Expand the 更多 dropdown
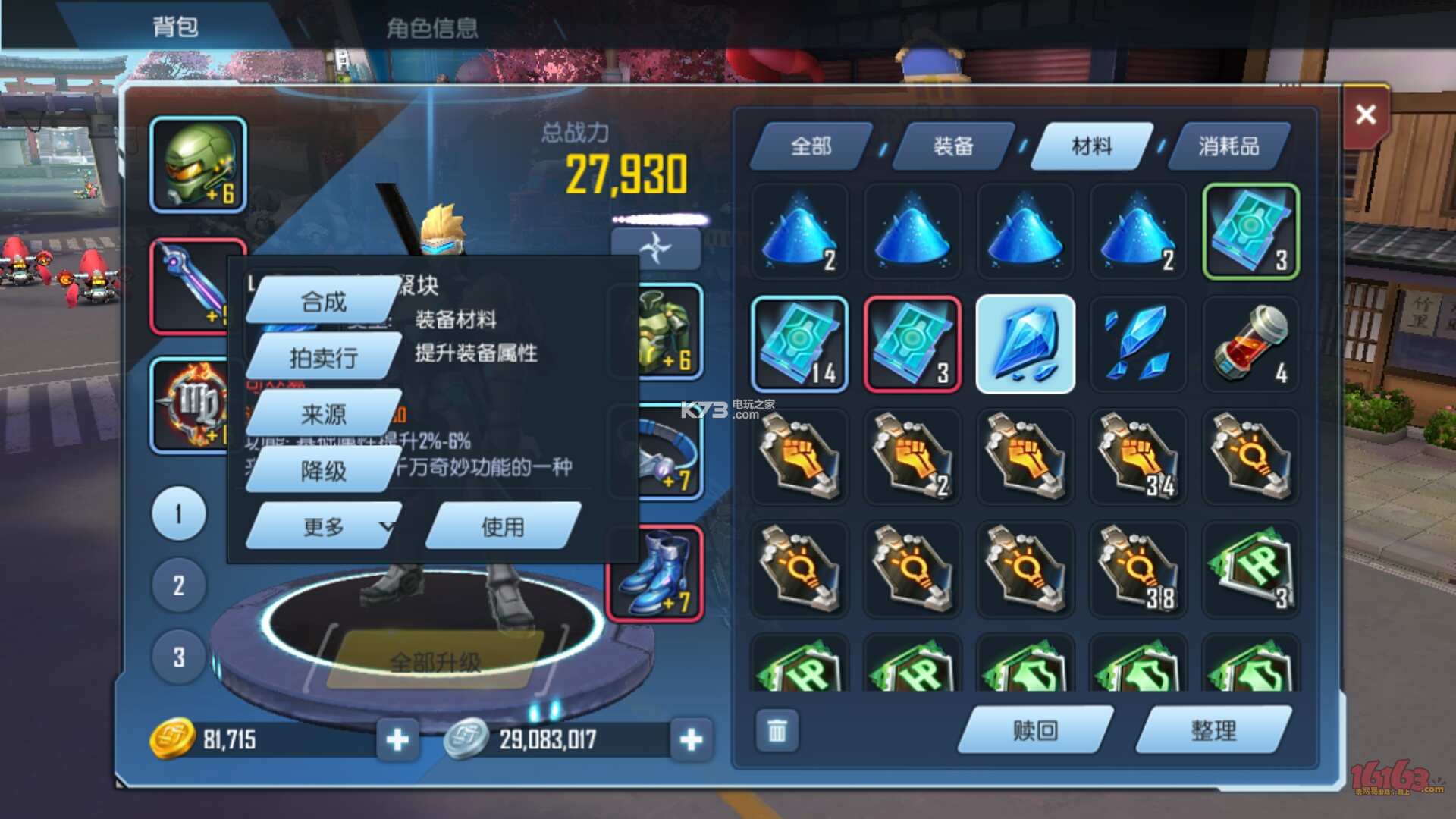Screen dimensions: 1456x819 coord(325,526)
